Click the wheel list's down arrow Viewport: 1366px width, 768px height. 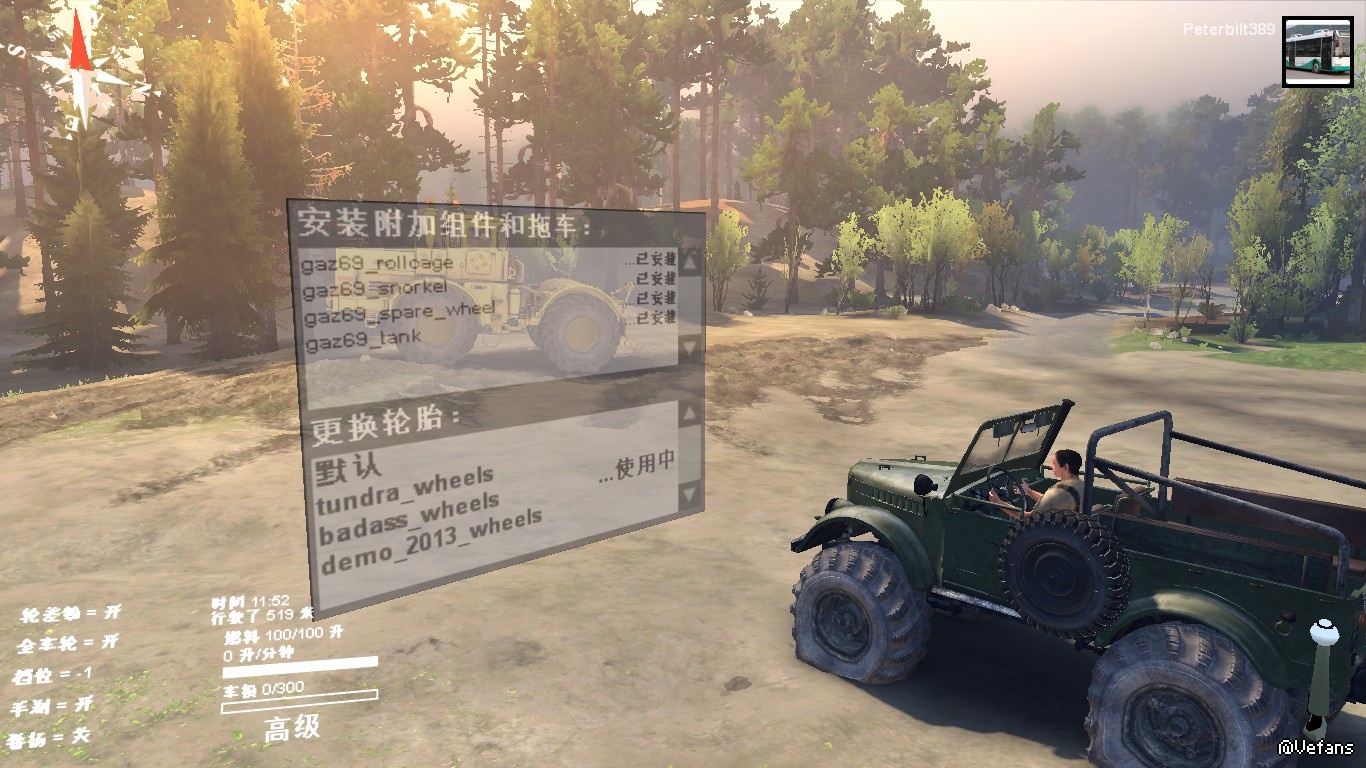(x=690, y=493)
